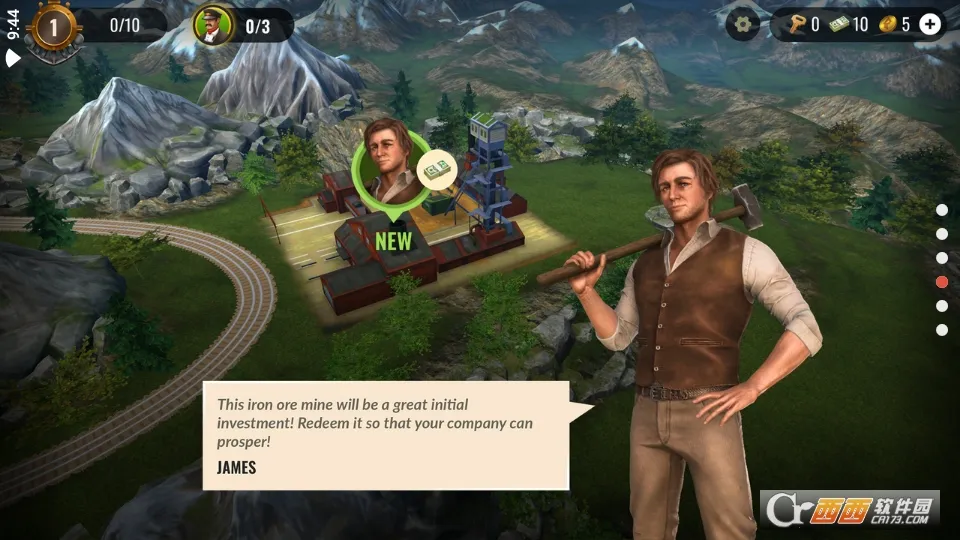Open the level 1 player badge
Screen dimensions: 960x540
53,26
